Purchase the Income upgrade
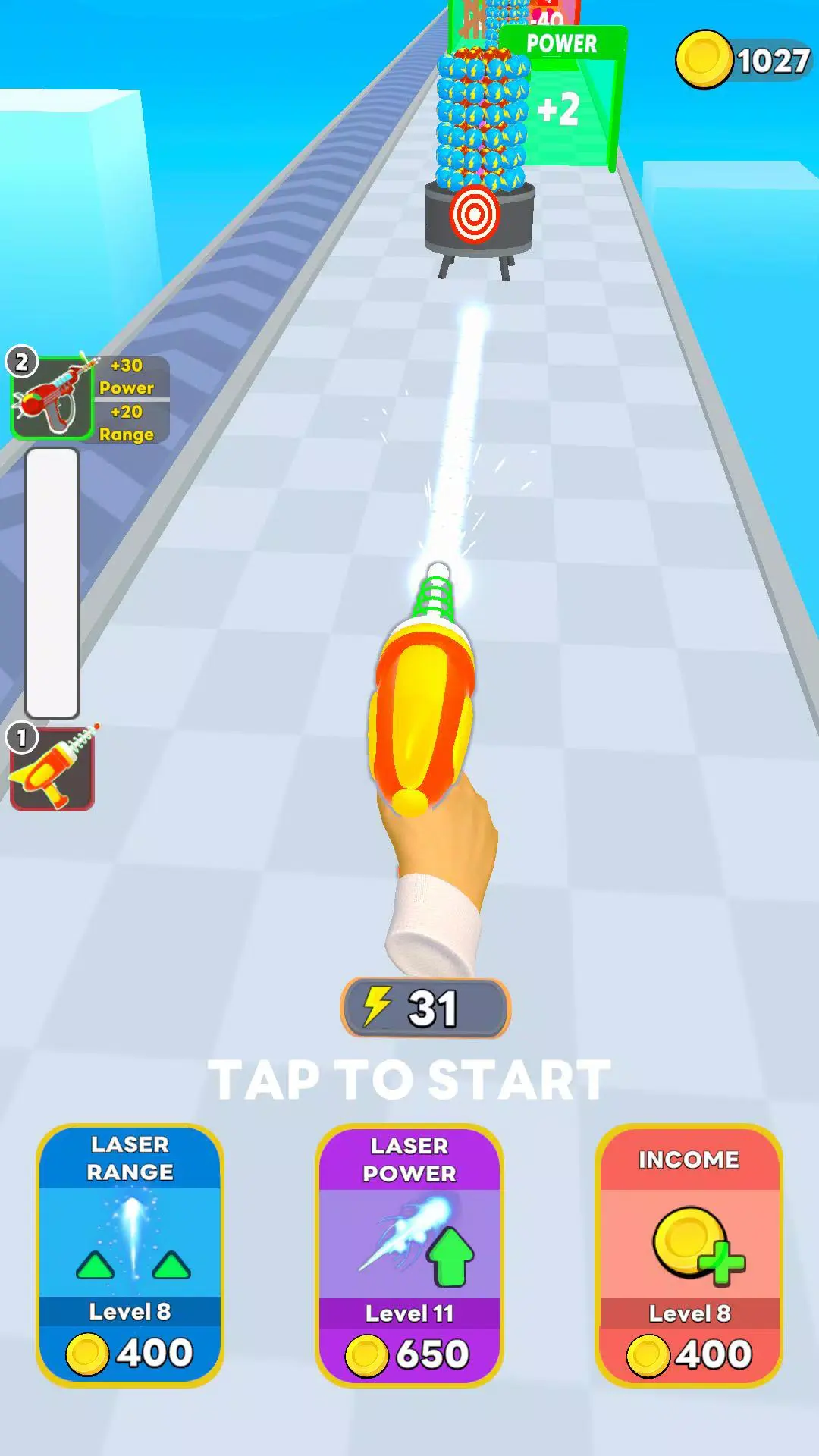 (x=689, y=1255)
